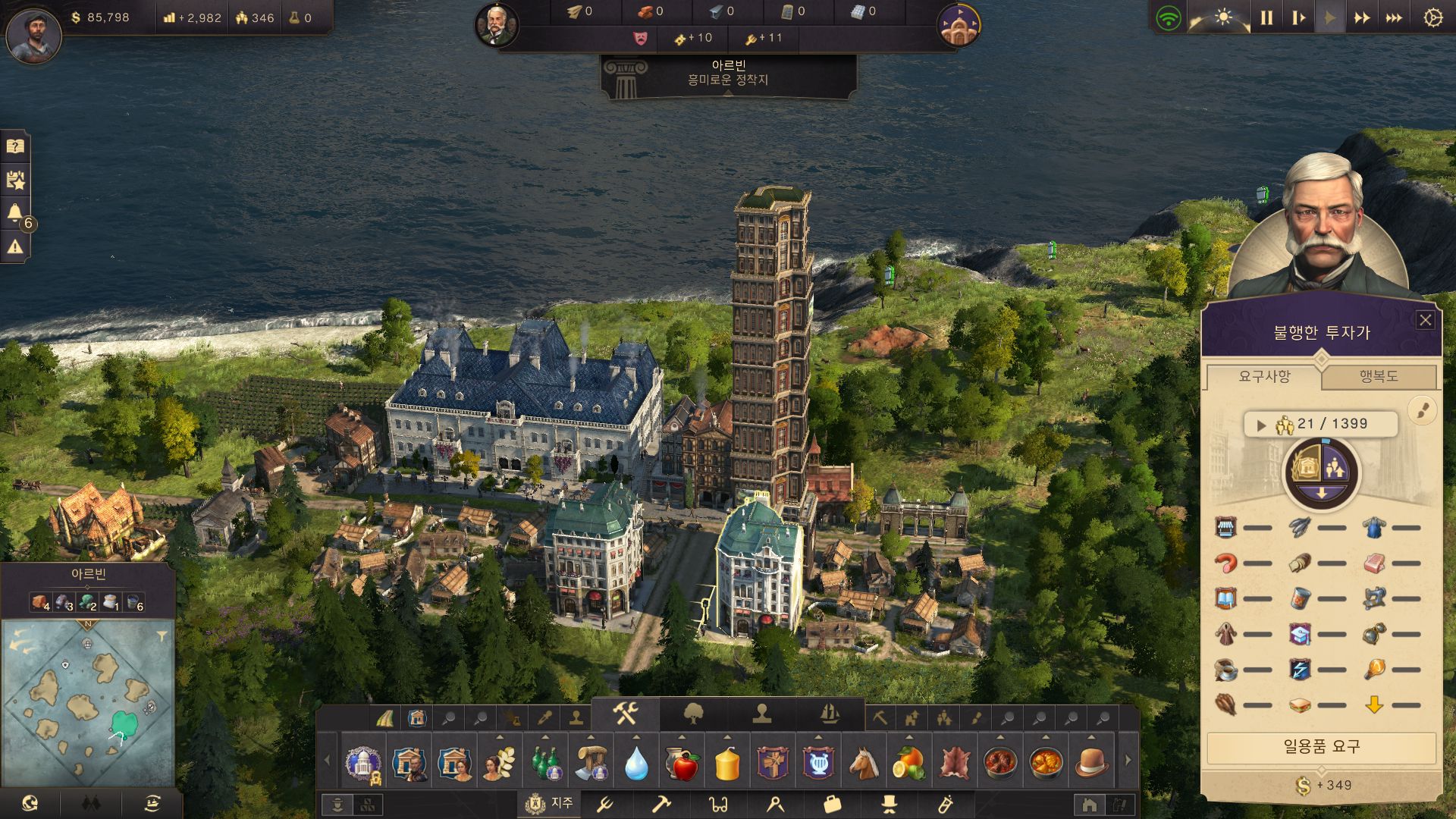
Task: Open the minimap filter funnel
Action: [x=162, y=636]
